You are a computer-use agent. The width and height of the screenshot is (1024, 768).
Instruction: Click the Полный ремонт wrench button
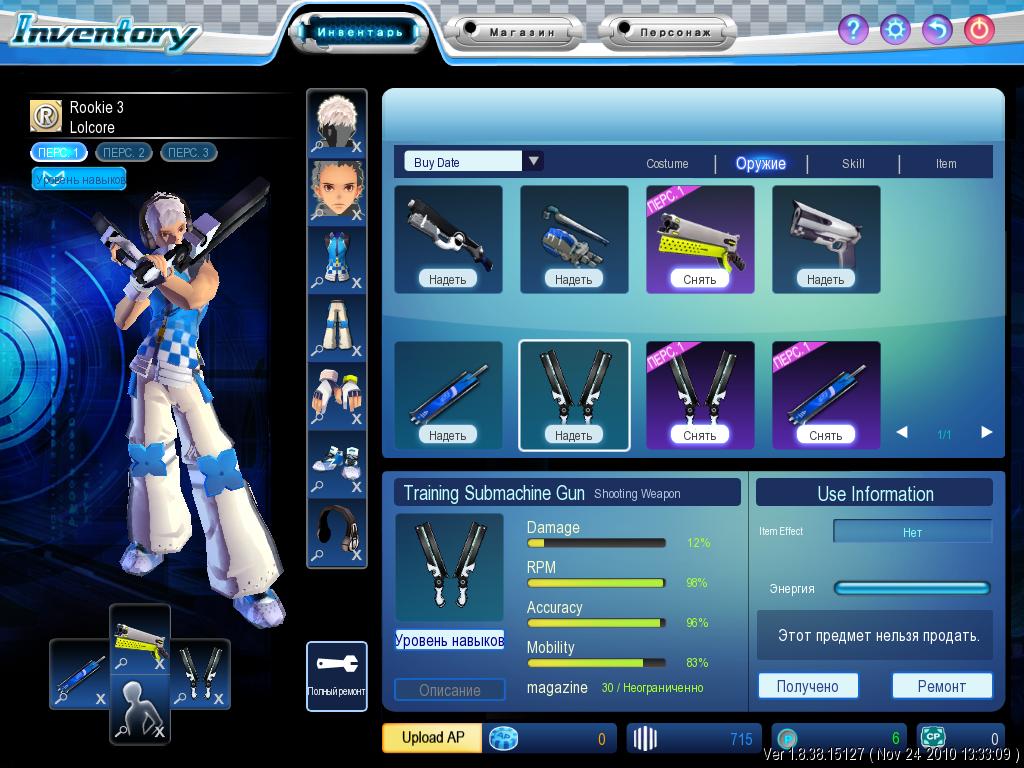337,676
